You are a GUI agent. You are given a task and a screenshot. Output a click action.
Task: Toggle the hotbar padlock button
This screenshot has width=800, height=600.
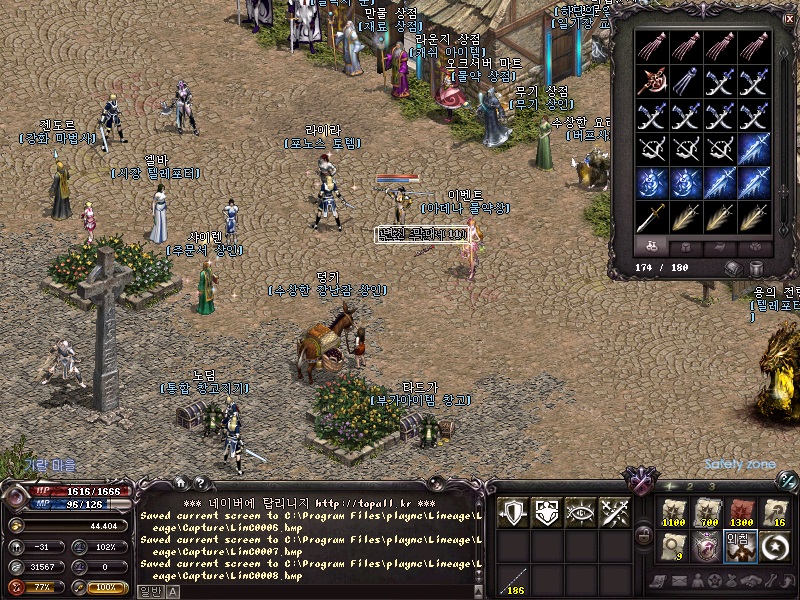point(645,534)
